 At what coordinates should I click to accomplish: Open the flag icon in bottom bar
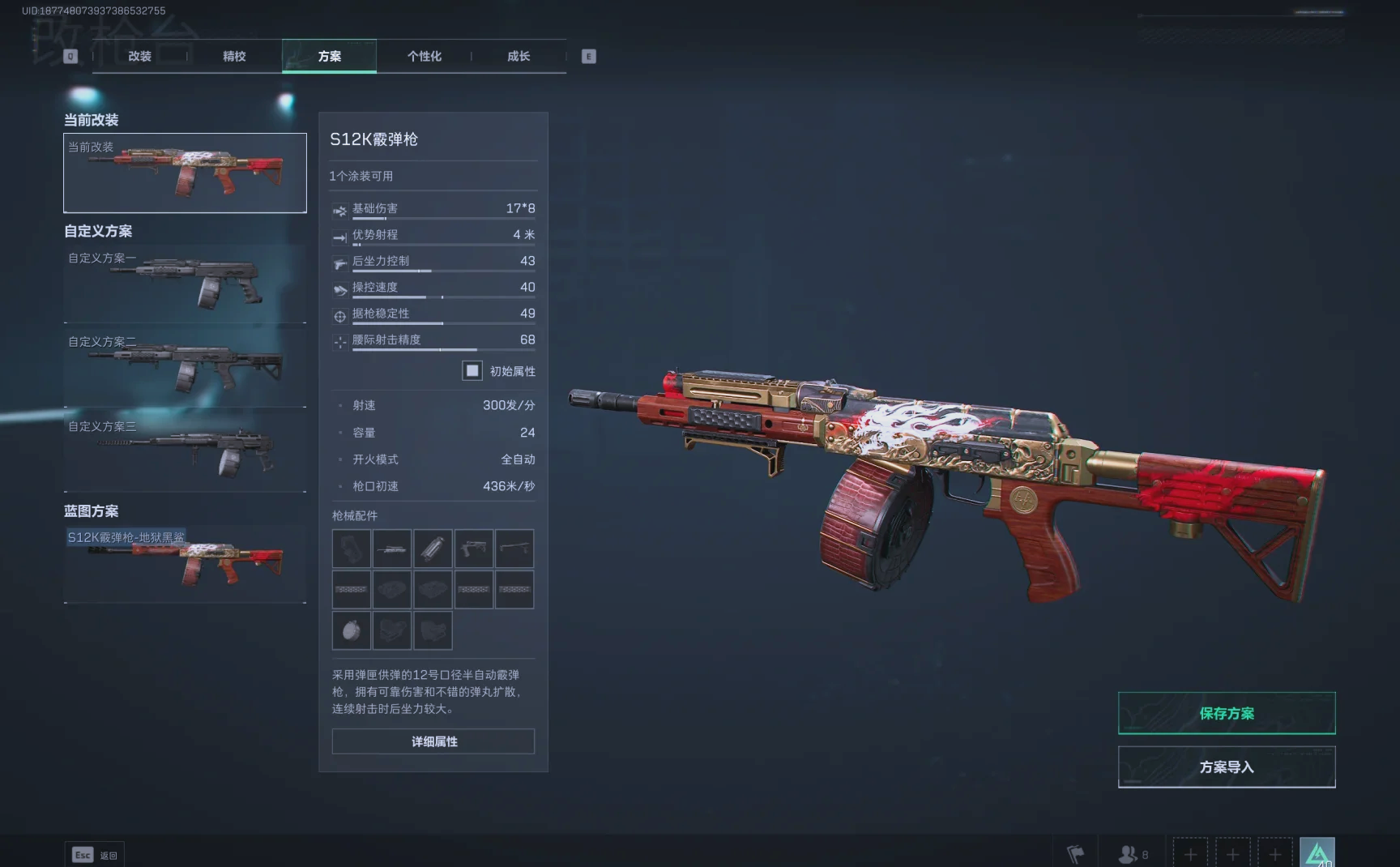pyautogui.click(x=1075, y=854)
